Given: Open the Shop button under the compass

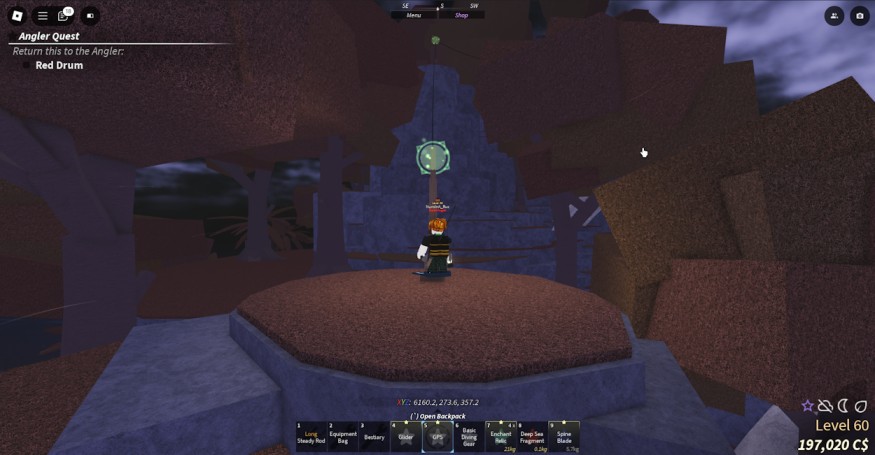Looking at the screenshot, I should 461,15.
